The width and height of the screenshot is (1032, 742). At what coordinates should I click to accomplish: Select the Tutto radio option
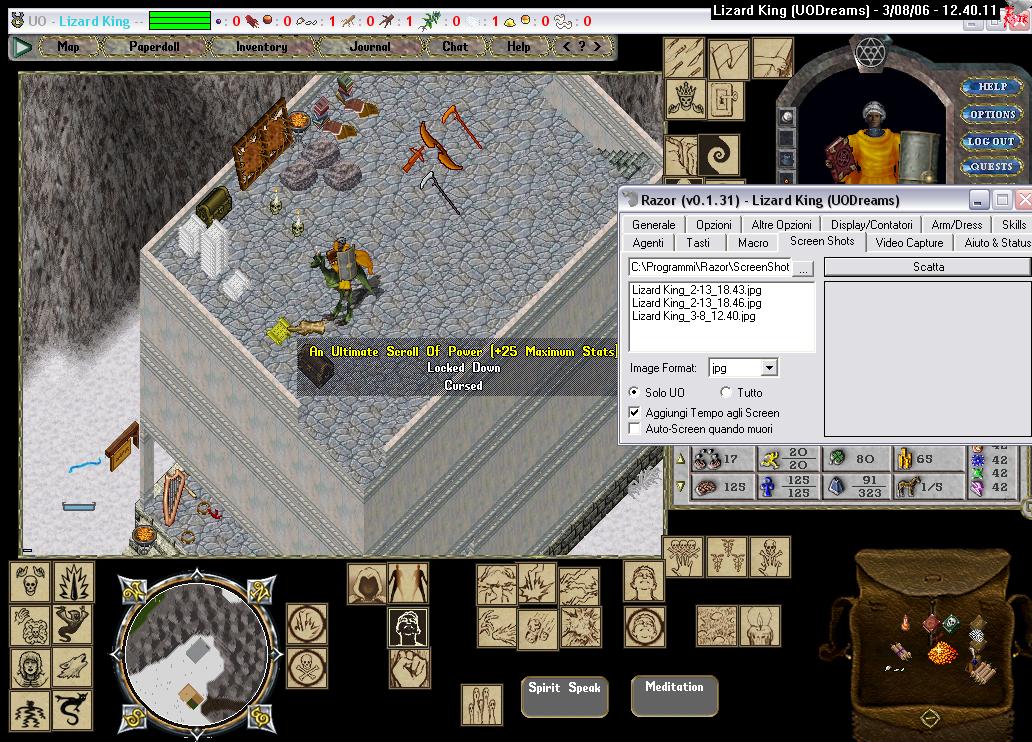pos(726,393)
